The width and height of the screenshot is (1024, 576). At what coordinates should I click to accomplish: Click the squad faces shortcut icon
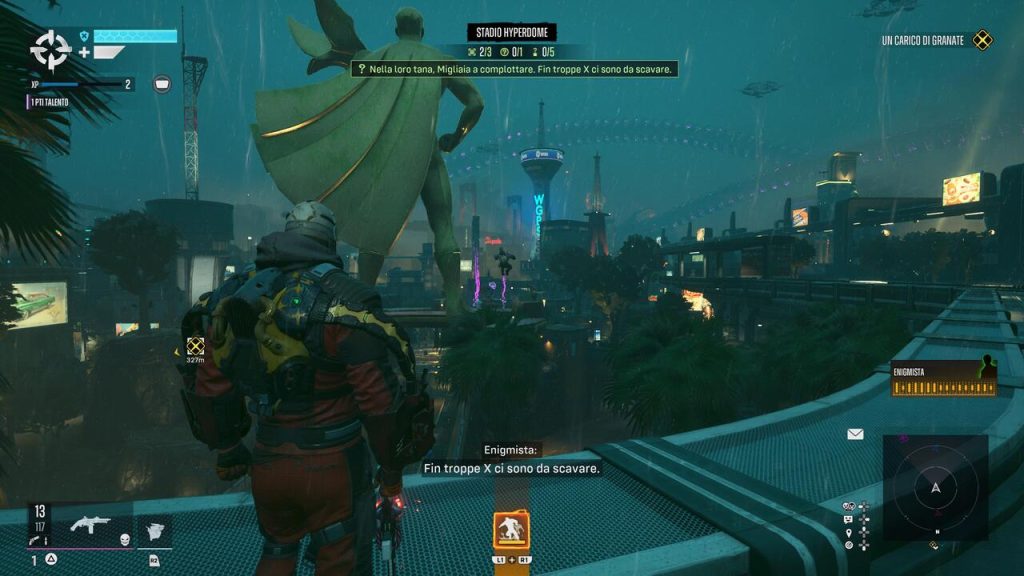849,506
